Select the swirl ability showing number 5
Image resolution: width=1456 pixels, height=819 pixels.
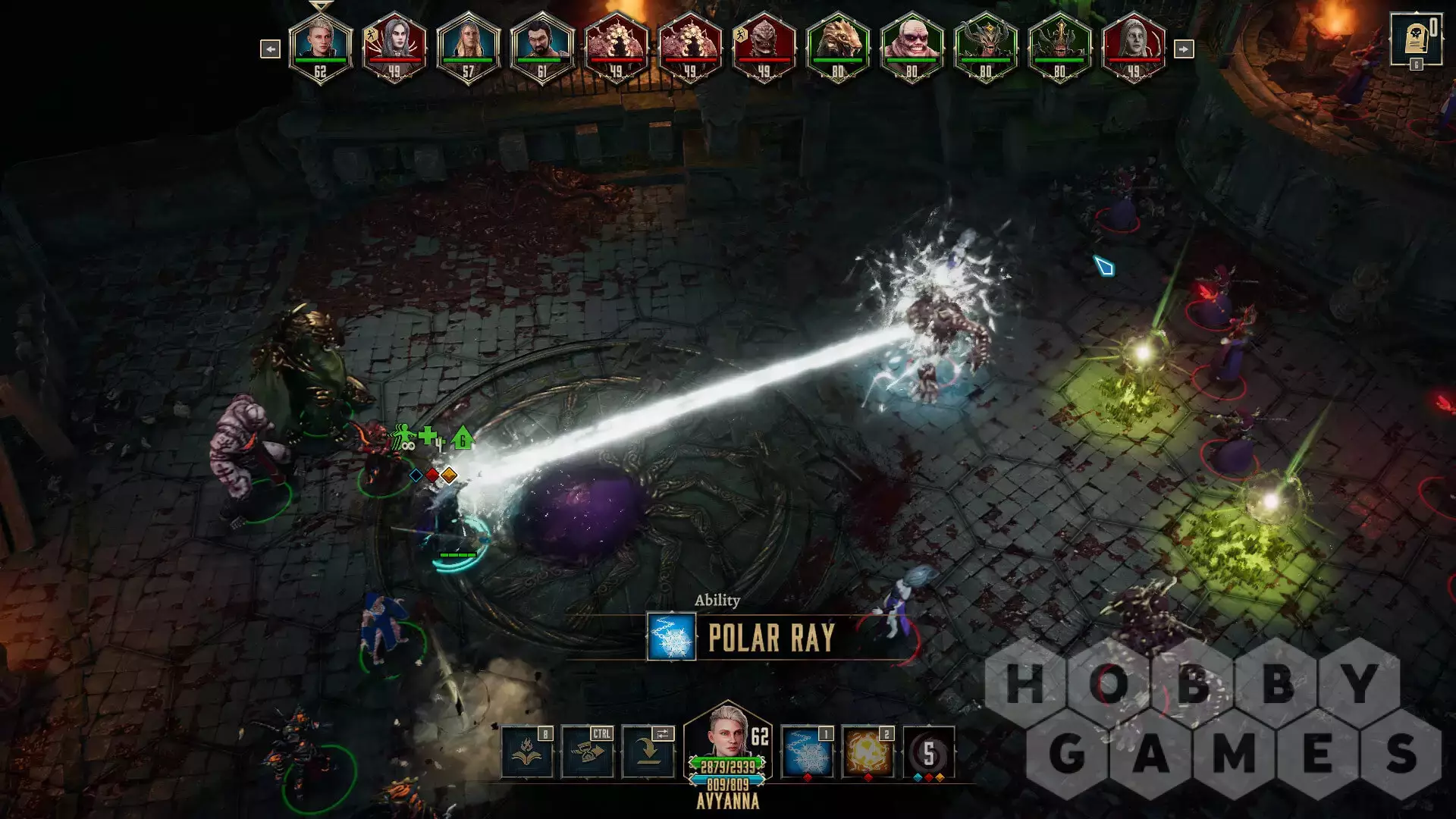[x=928, y=752]
